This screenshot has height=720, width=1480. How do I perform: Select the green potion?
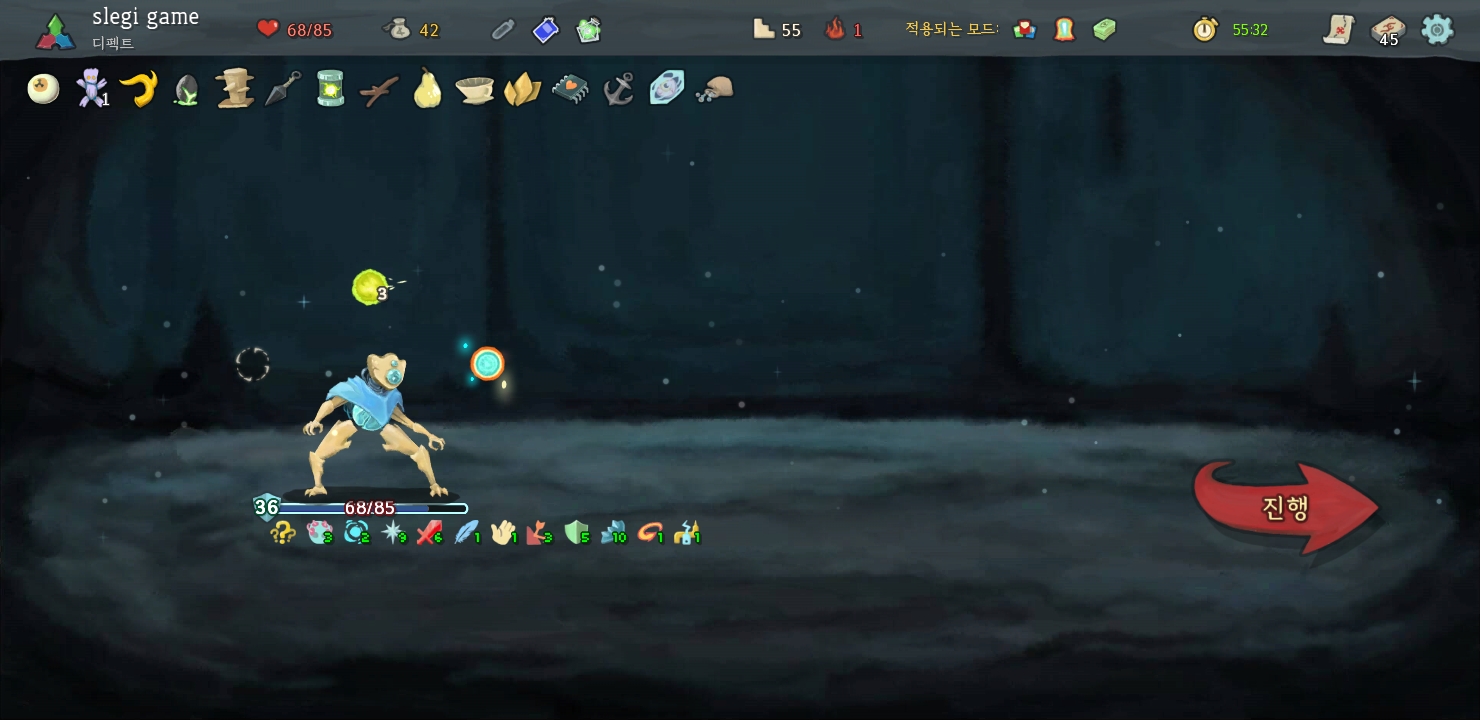click(589, 30)
